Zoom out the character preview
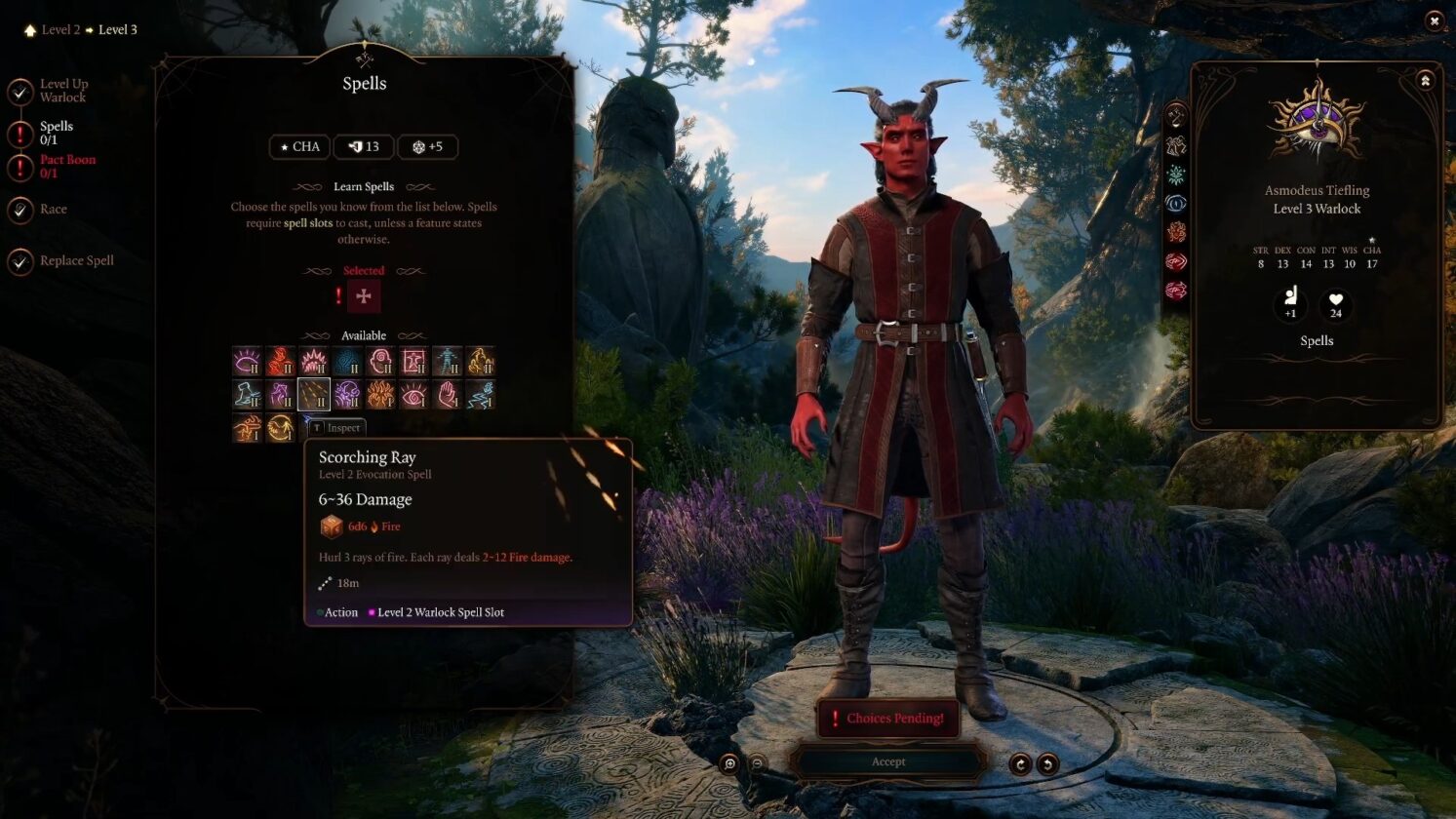The height and width of the screenshot is (819, 1456). [757, 763]
